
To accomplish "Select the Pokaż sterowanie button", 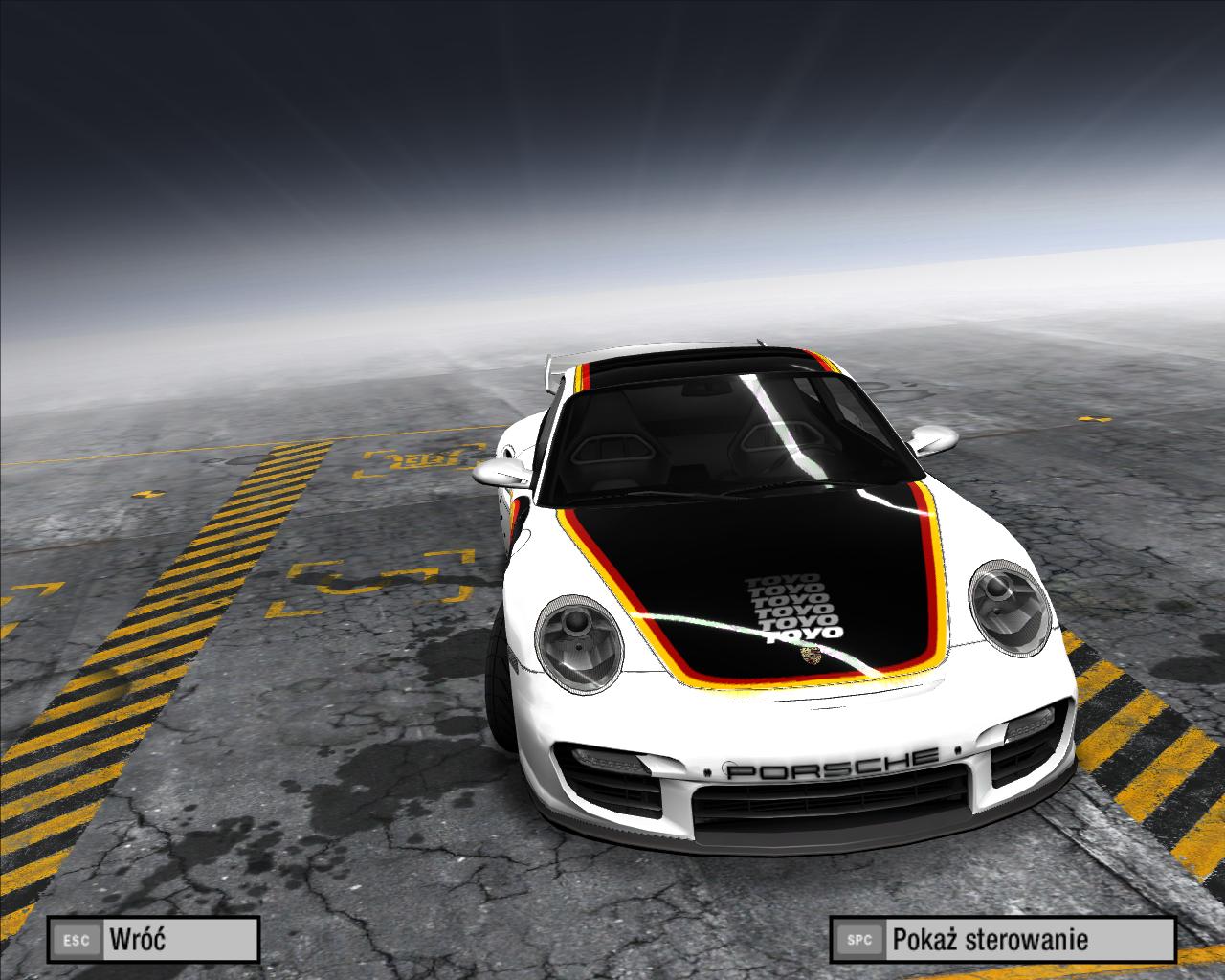I will point(1002,939).
